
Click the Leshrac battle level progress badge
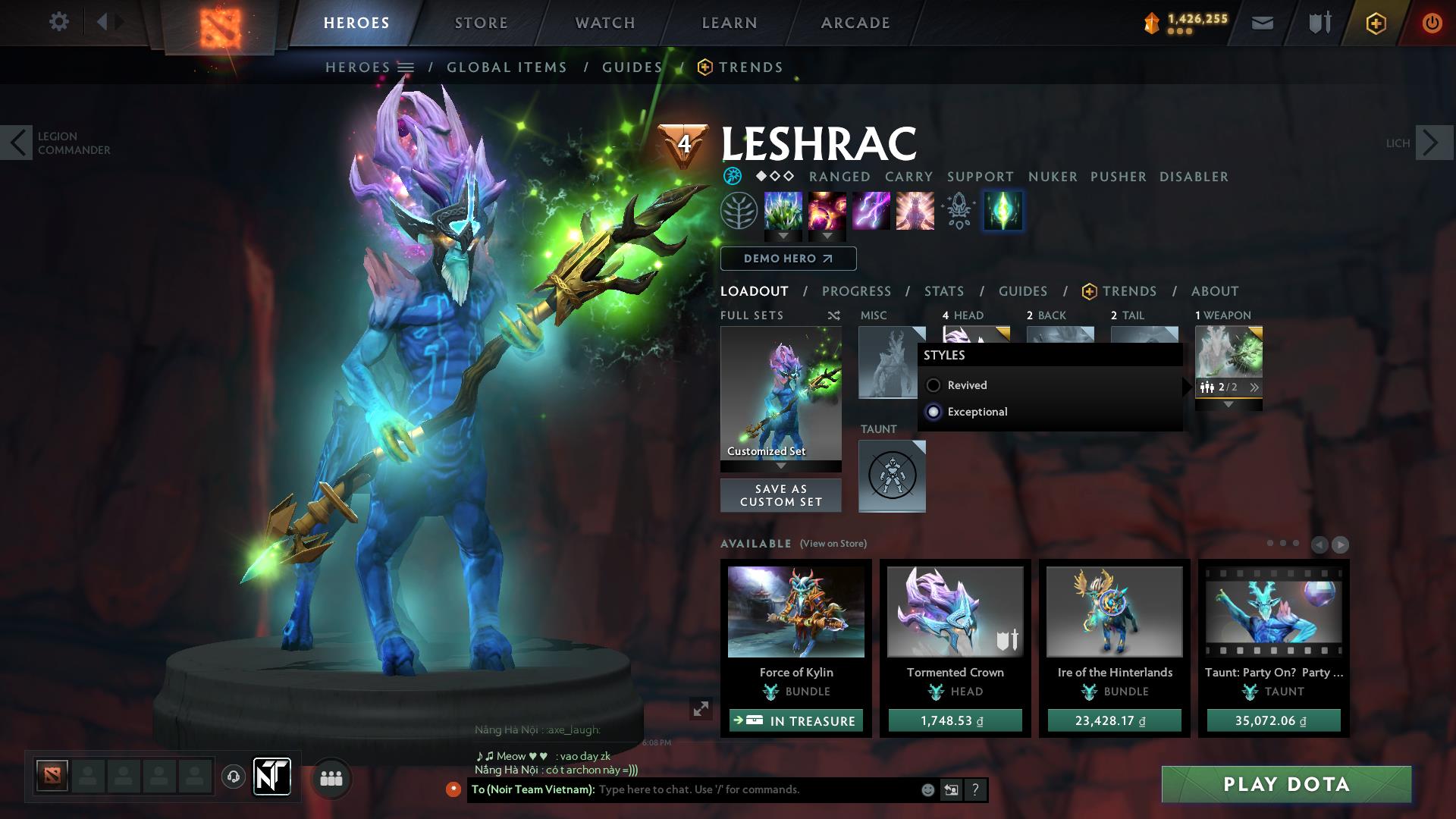tap(683, 143)
